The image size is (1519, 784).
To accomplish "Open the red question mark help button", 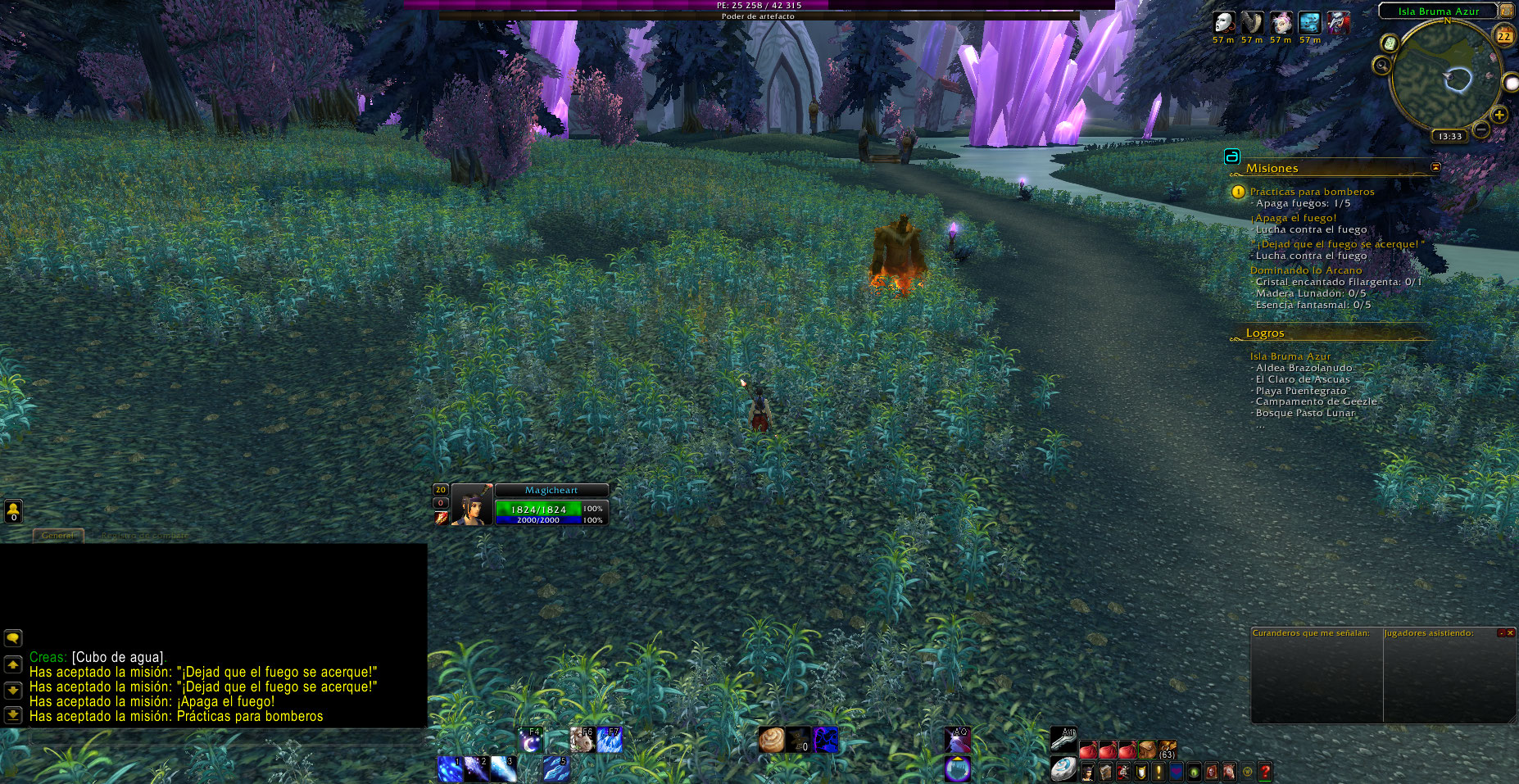I will pos(1265,772).
